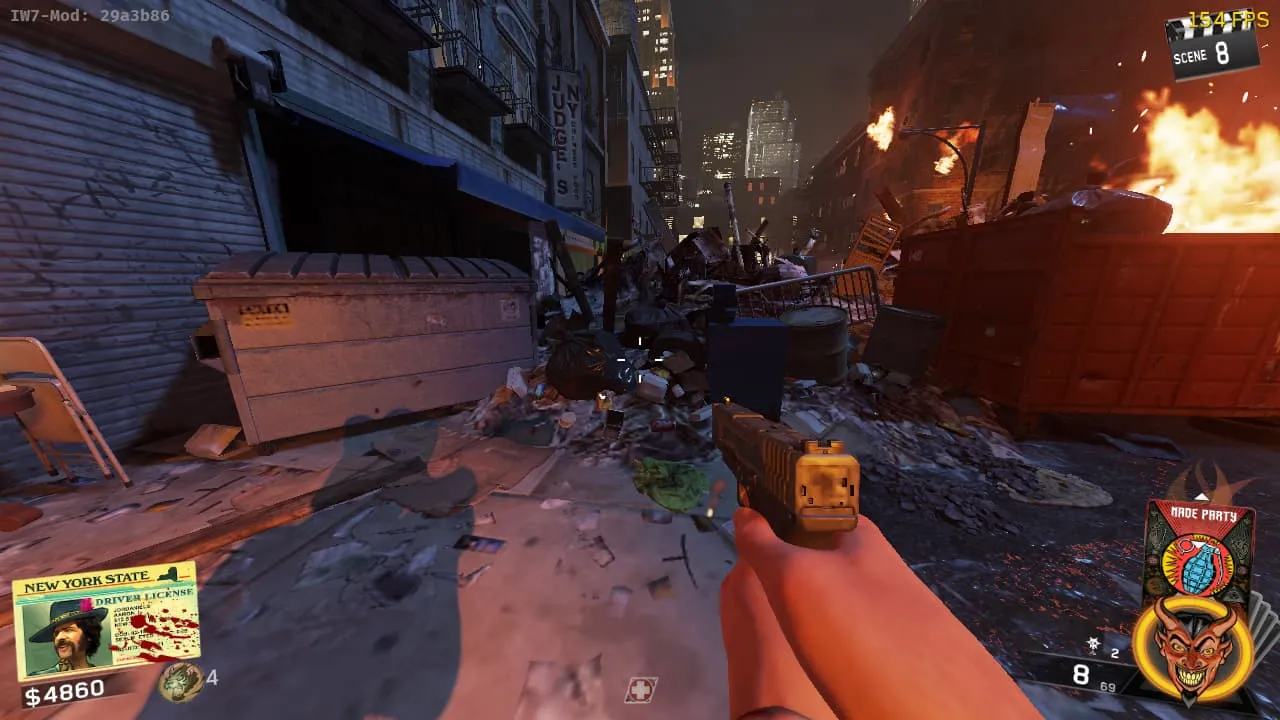The image size is (1280, 720).
Task: Click the Scene 8 clapperboard icon
Action: tap(1212, 46)
